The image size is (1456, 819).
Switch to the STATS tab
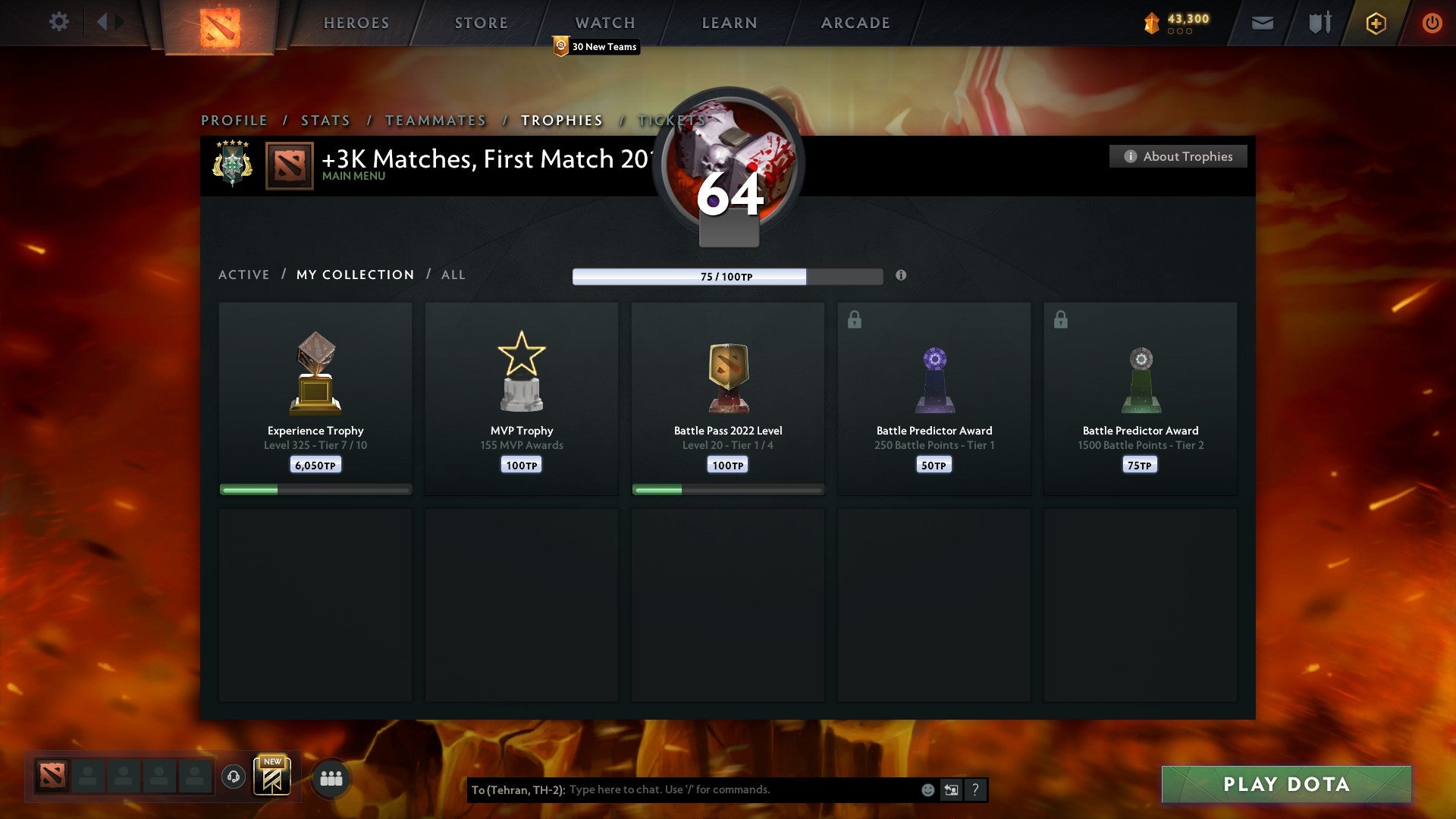(x=325, y=120)
